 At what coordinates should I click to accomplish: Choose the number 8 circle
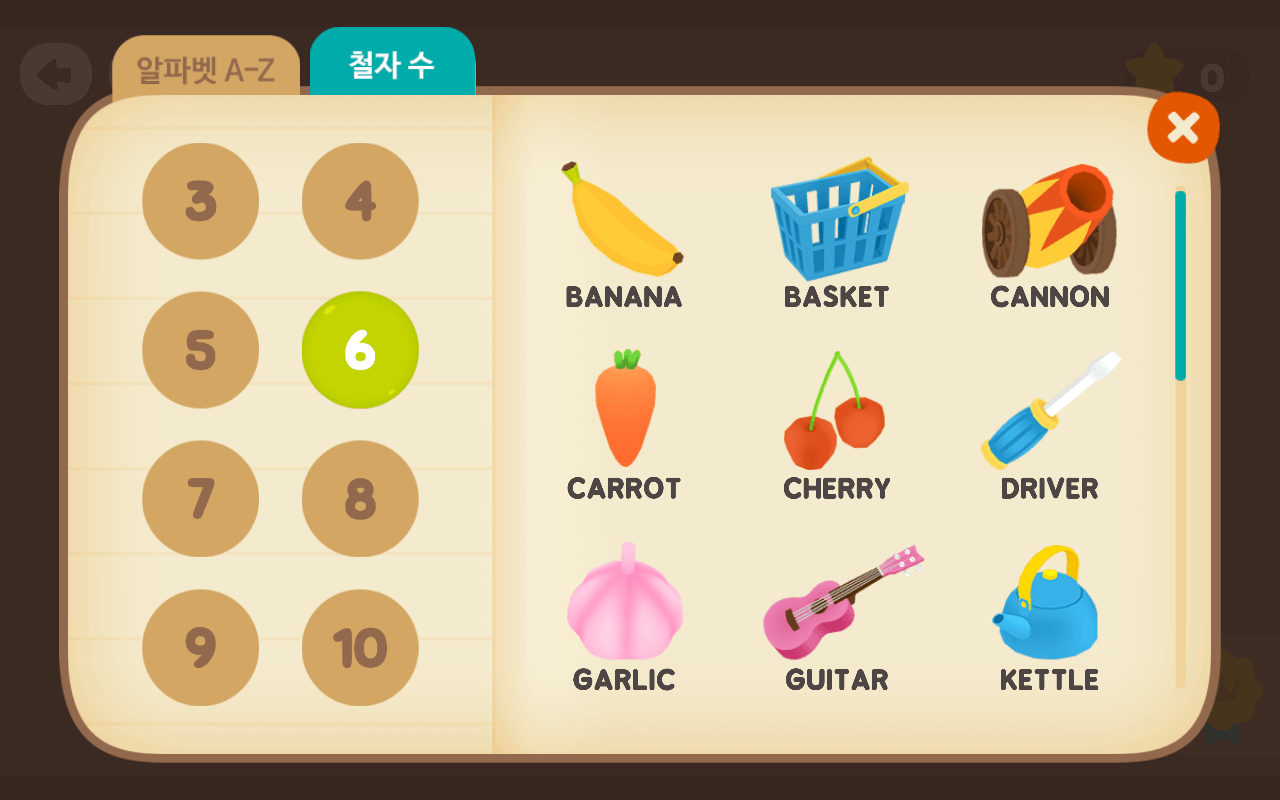(x=360, y=498)
